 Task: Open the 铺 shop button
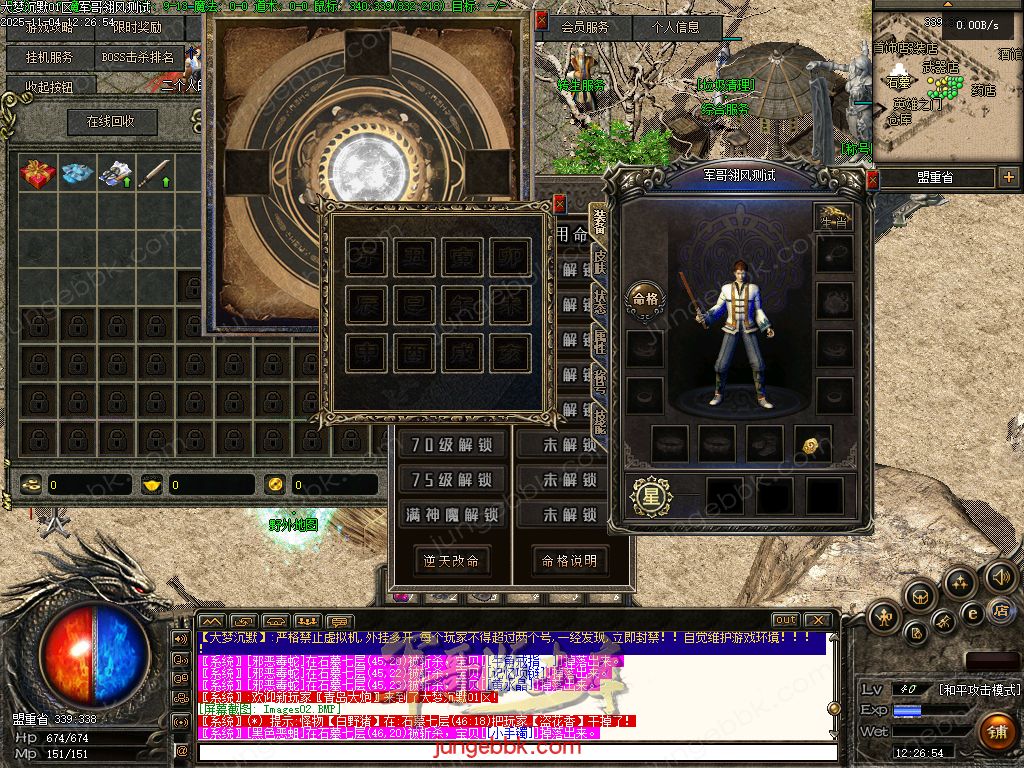(997, 731)
